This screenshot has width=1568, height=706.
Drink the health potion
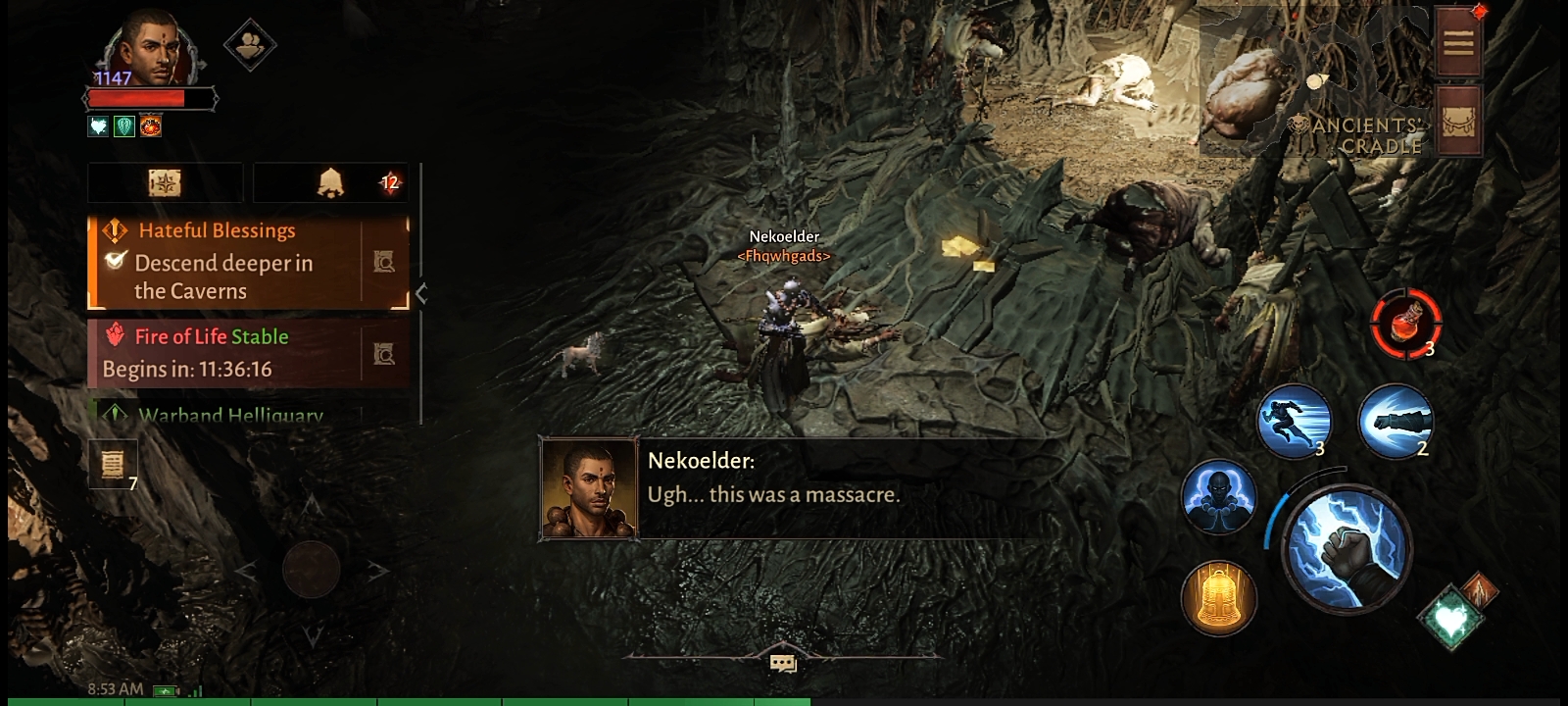coord(1405,322)
